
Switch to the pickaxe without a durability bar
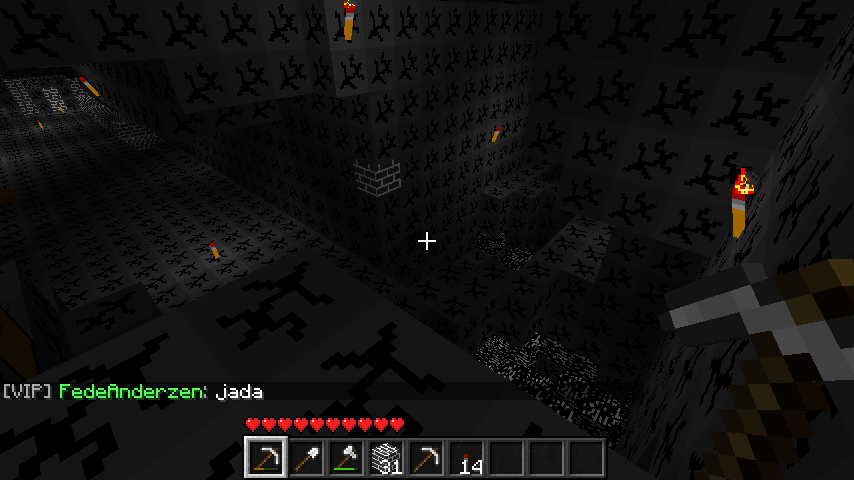click(425, 458)
